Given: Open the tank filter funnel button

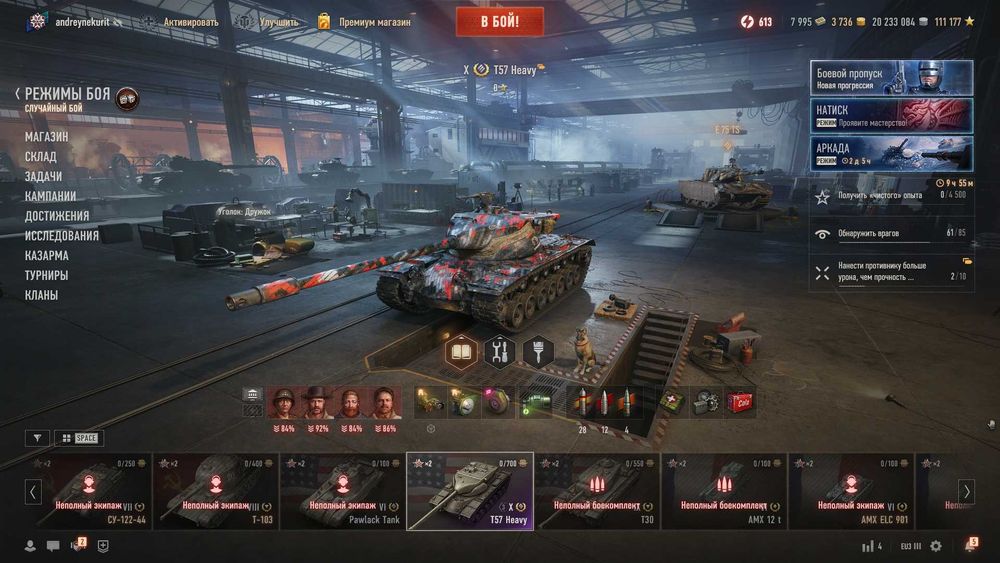Looking at the screenshot, I should (x=37, y=438).
